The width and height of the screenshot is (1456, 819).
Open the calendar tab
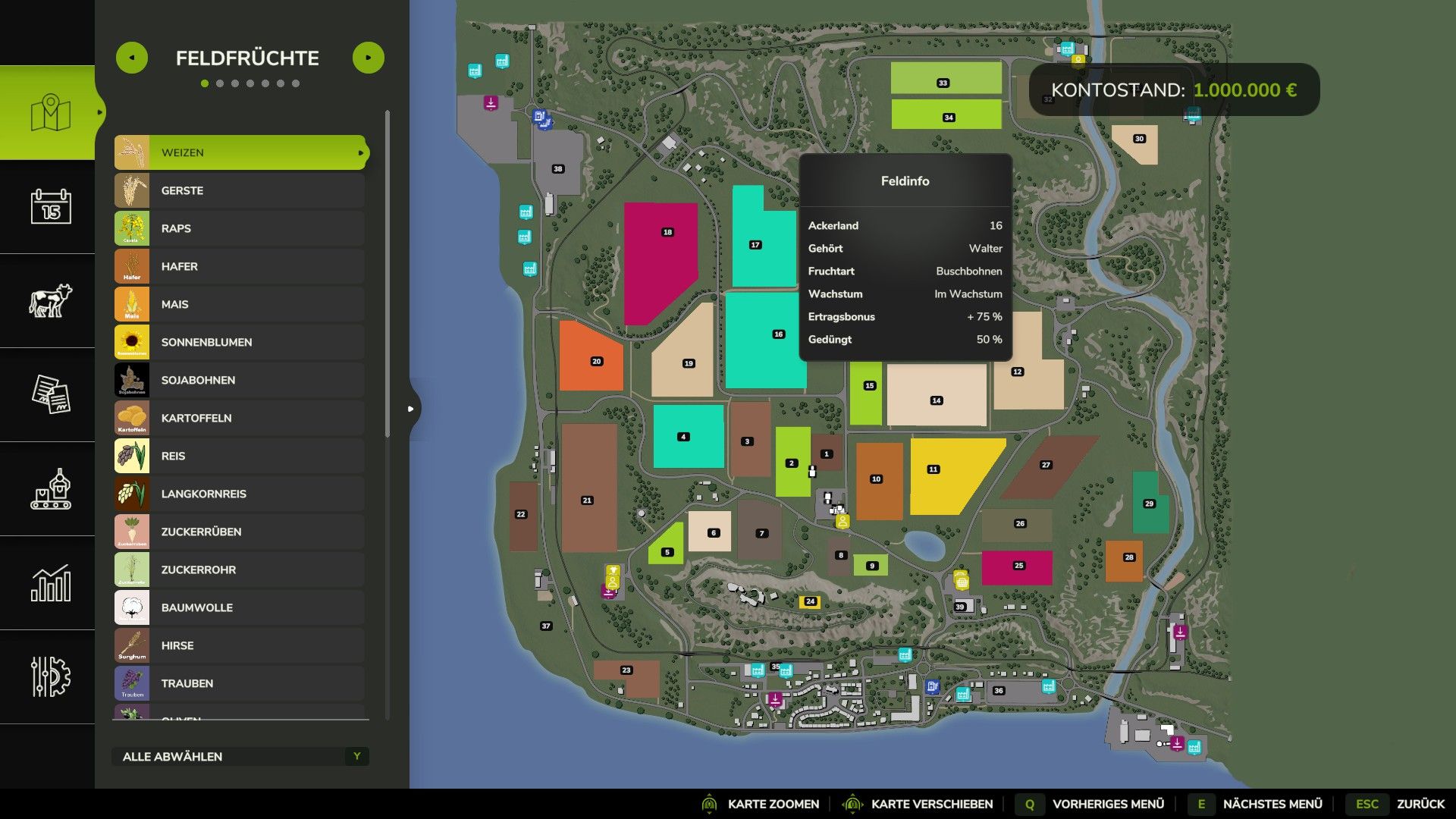50,206
